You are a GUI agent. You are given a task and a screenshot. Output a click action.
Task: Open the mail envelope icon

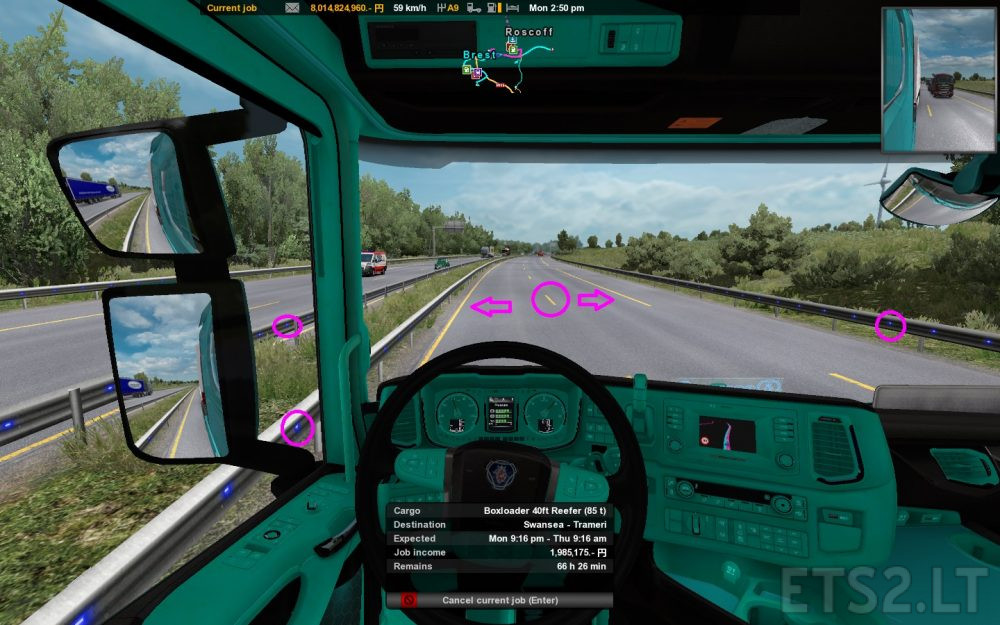[x=291, y=8]
